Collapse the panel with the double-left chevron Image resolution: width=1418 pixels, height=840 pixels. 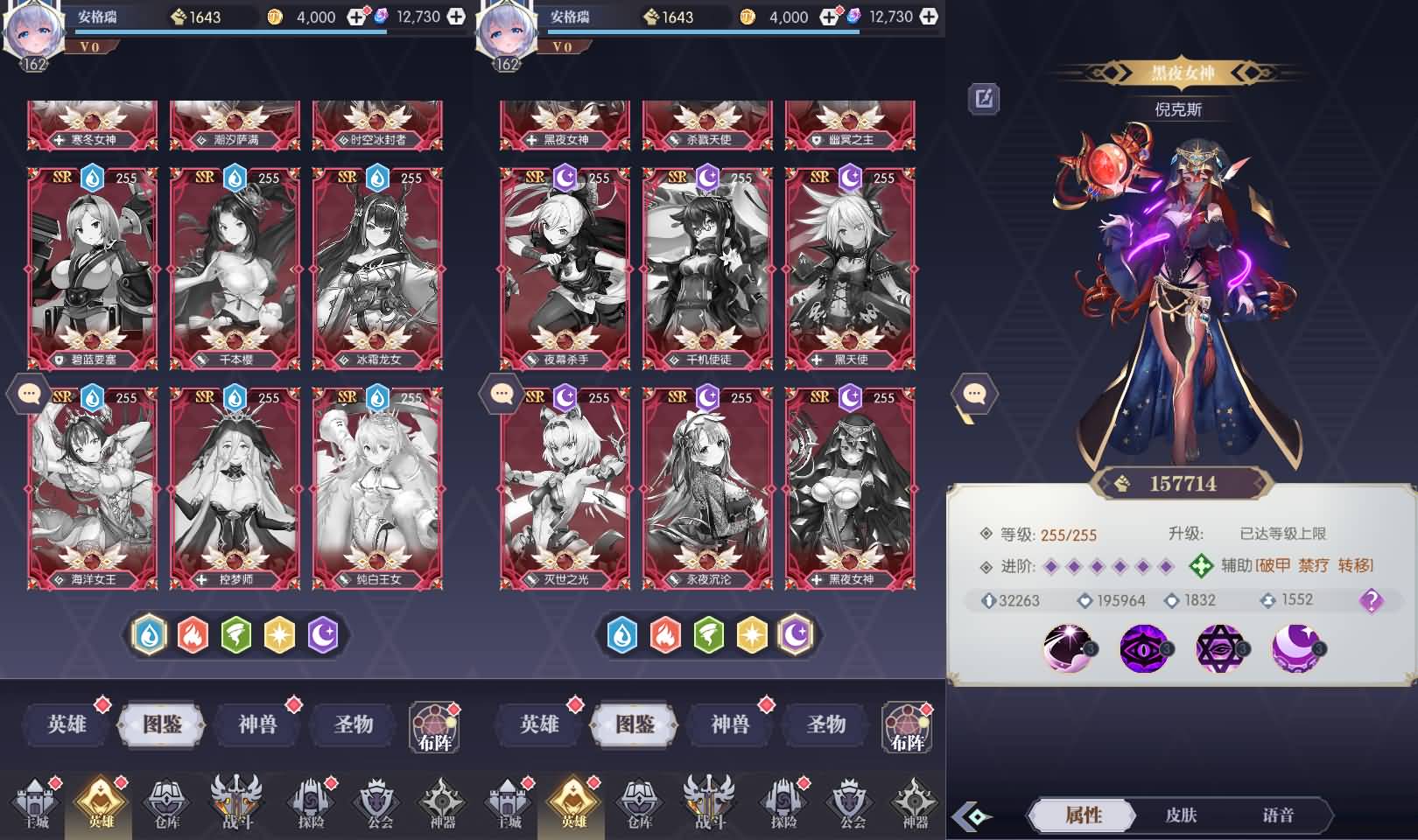pyautogui.click(x=970, y=814)
